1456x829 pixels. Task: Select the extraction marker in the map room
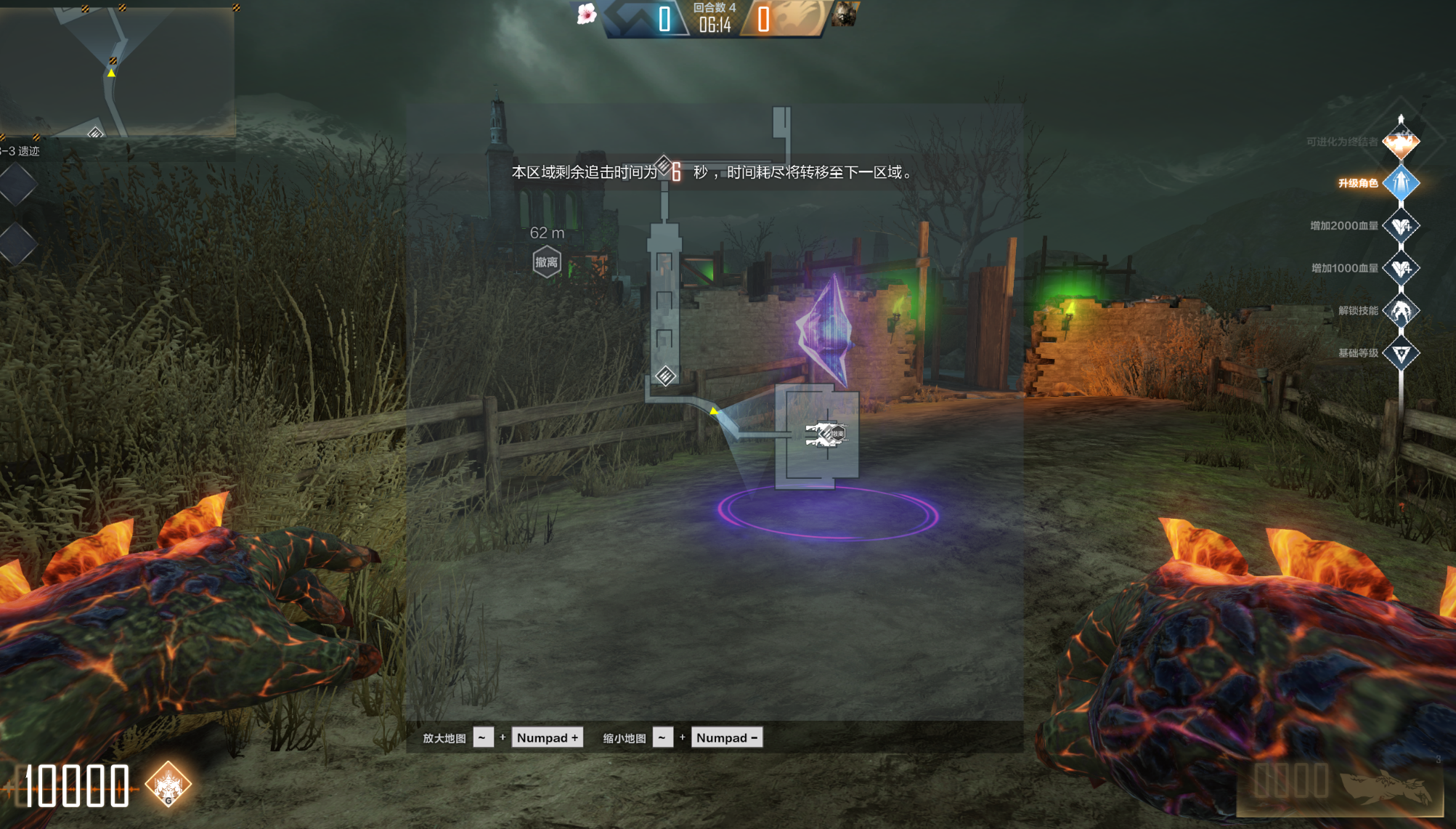coord(827,434)
